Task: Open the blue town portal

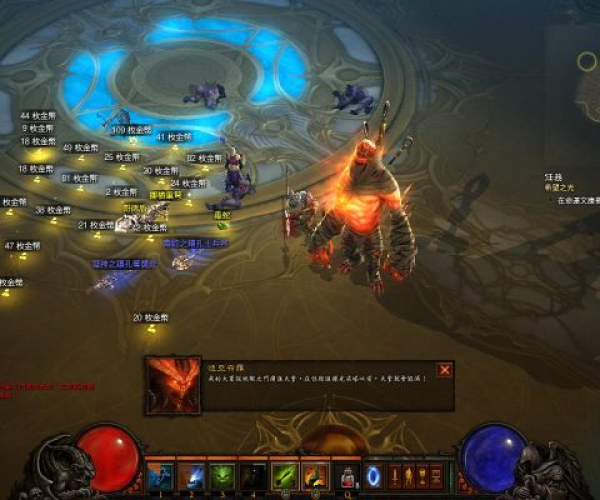Action: [x=374, y=475]
